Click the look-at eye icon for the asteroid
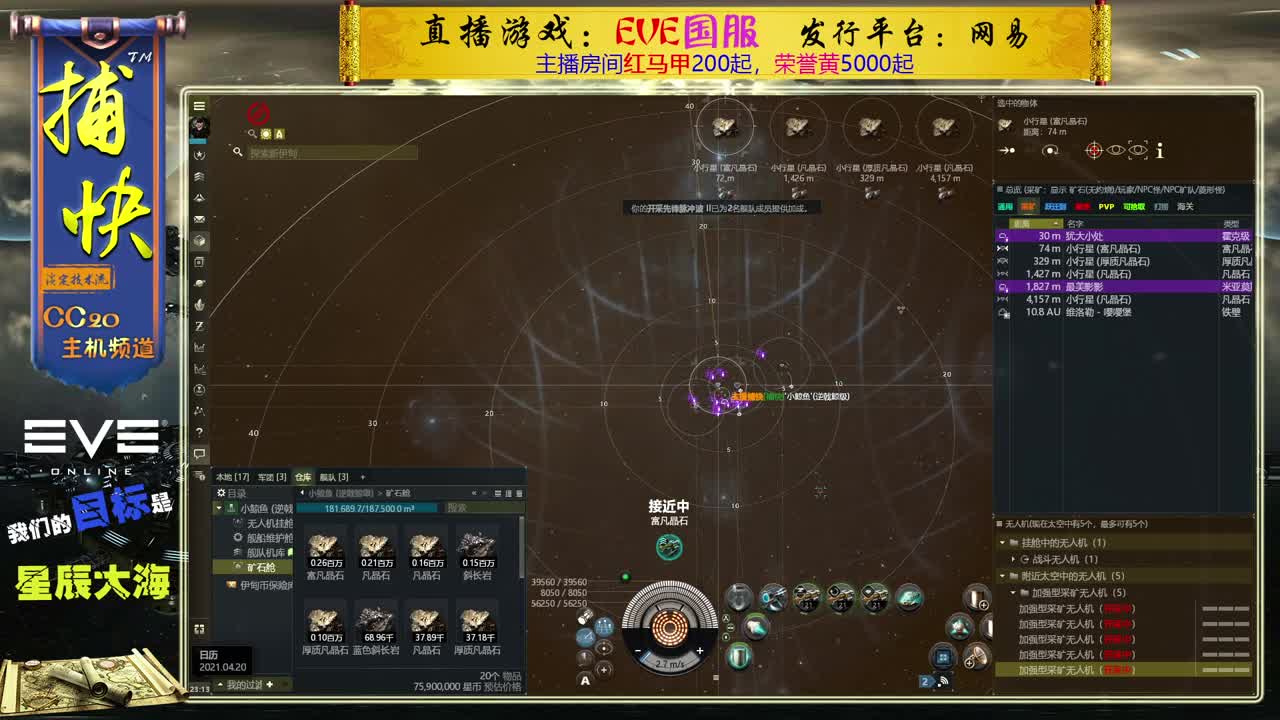 click(x=1116, y=150)
